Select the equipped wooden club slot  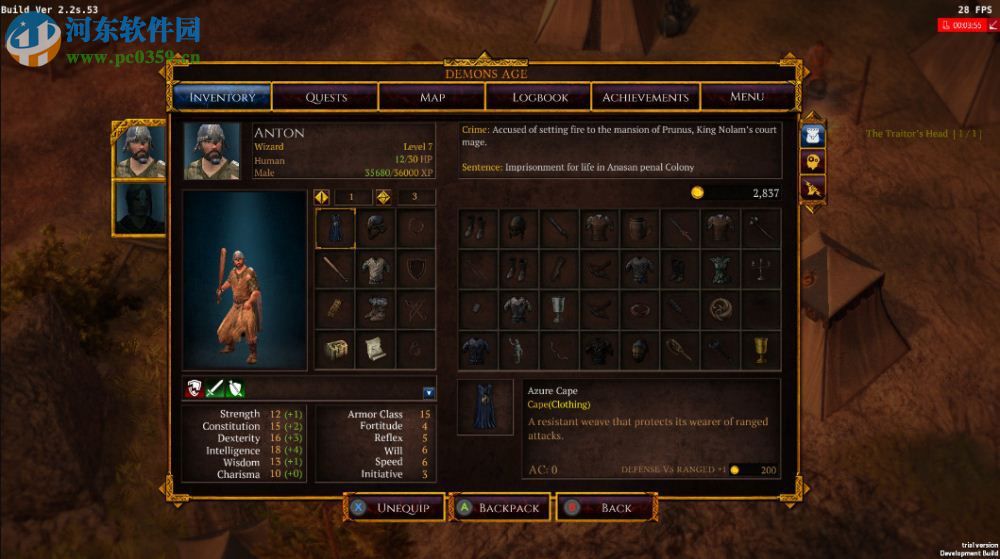(335, 269)
